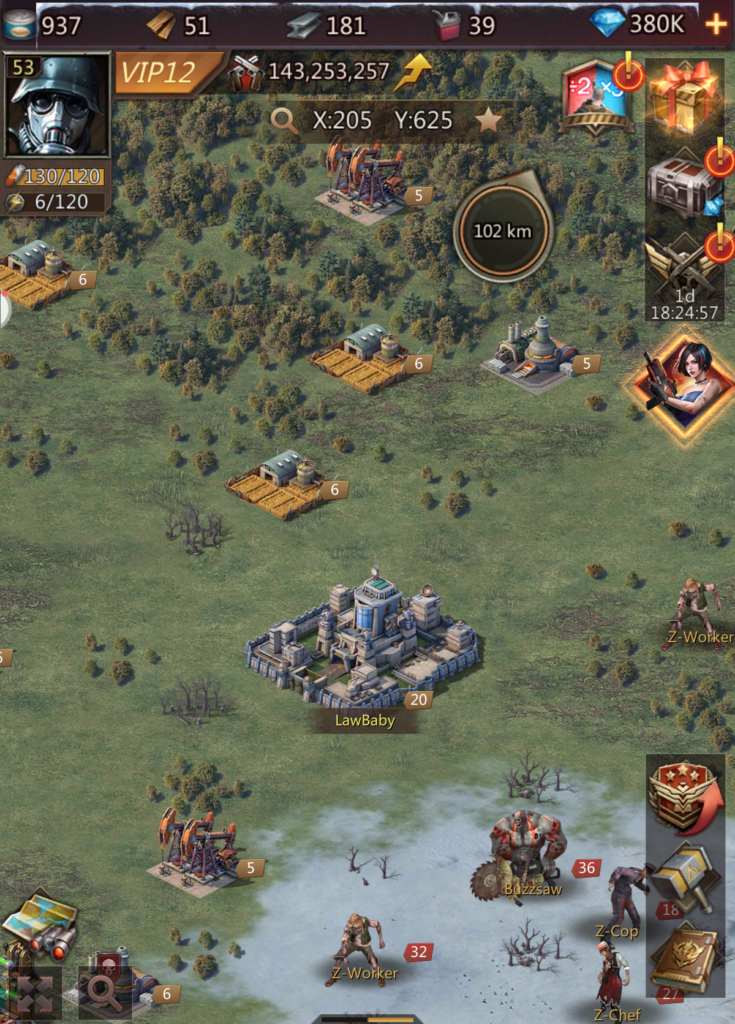Click the 102 km distance compass

pyautogui.click(x=502, y=231)
